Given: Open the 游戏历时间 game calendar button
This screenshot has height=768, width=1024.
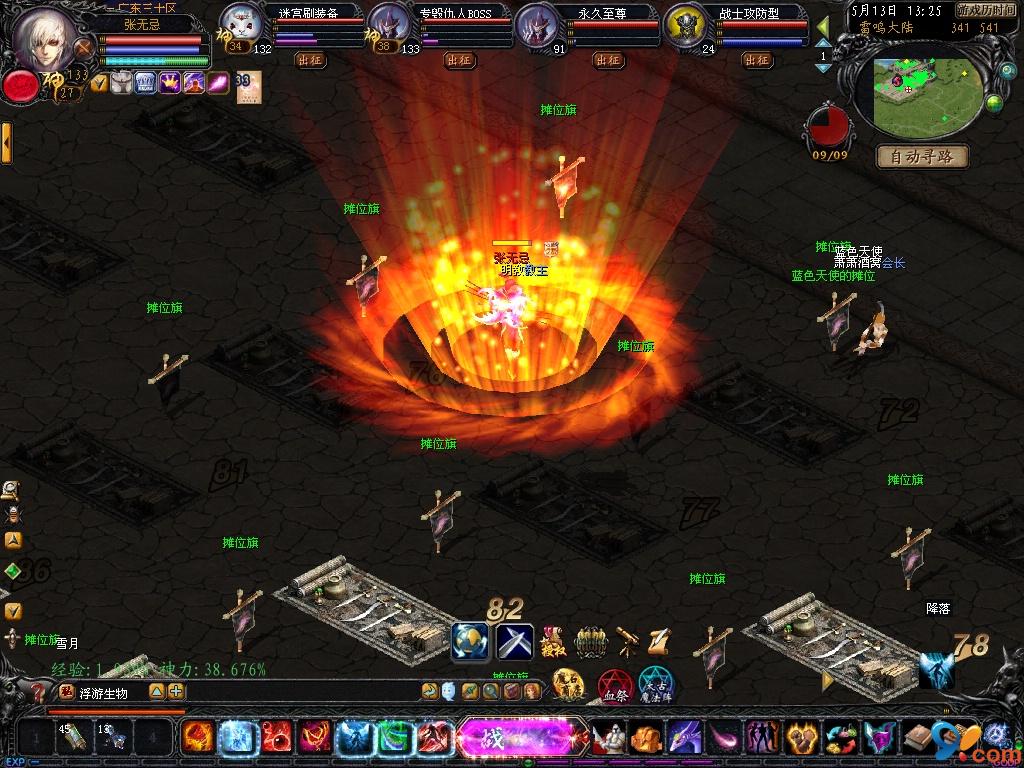Looking at the screenshot, I should (x=986, y=10).
